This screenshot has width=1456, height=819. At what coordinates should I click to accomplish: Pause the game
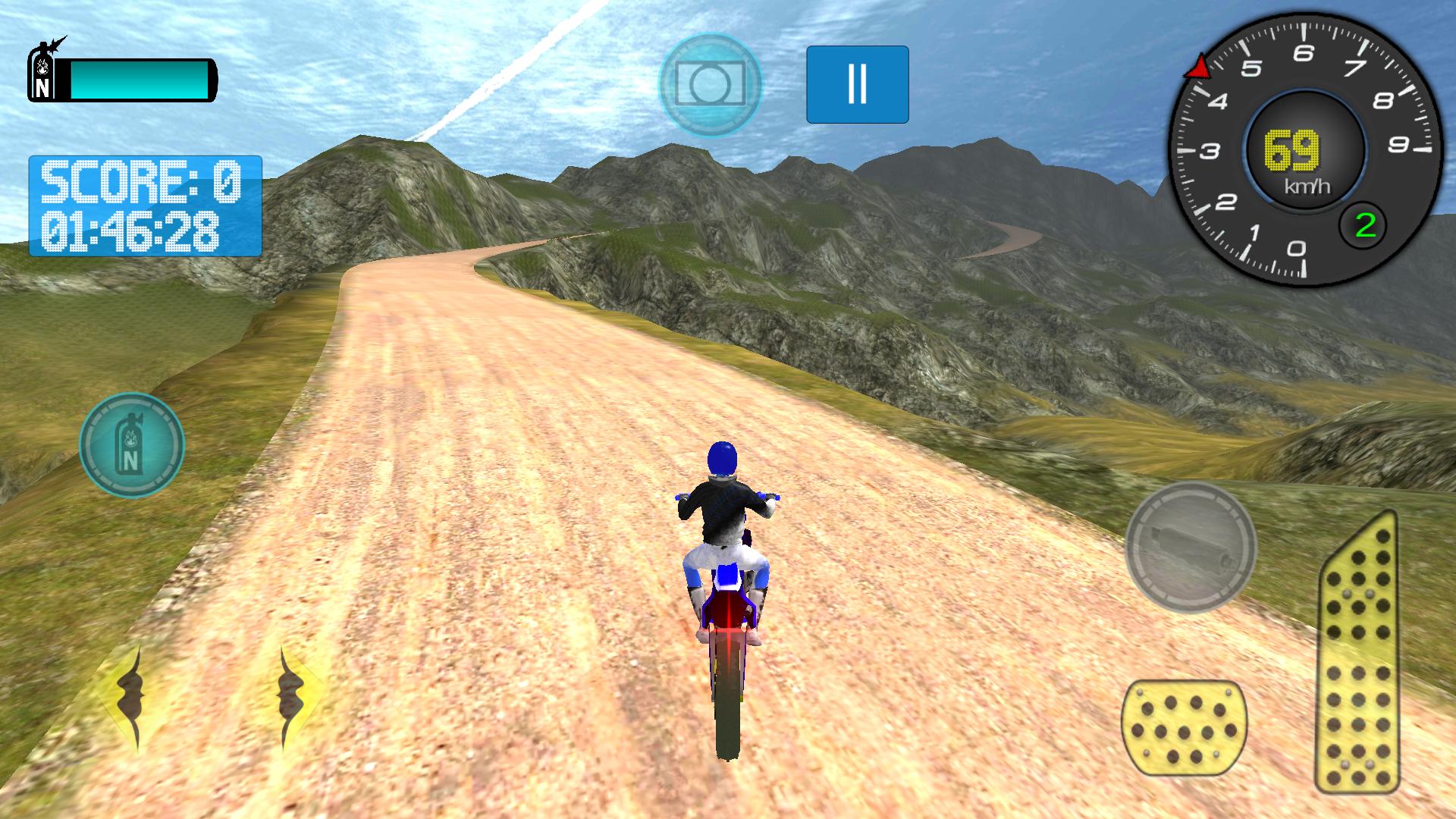(857, 83)
